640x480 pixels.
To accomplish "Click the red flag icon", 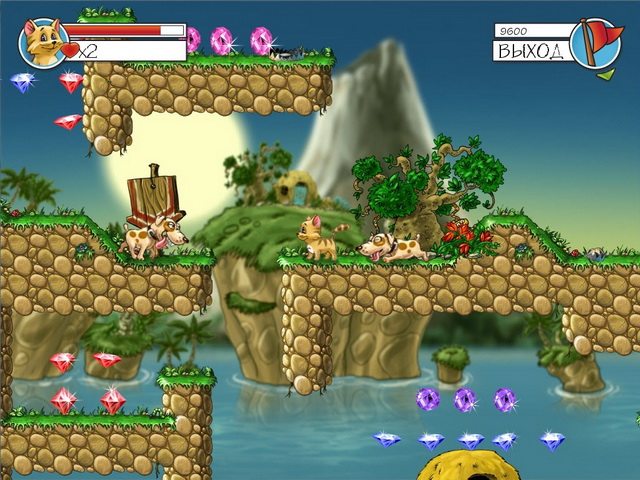I will click(x=597, y=42).
